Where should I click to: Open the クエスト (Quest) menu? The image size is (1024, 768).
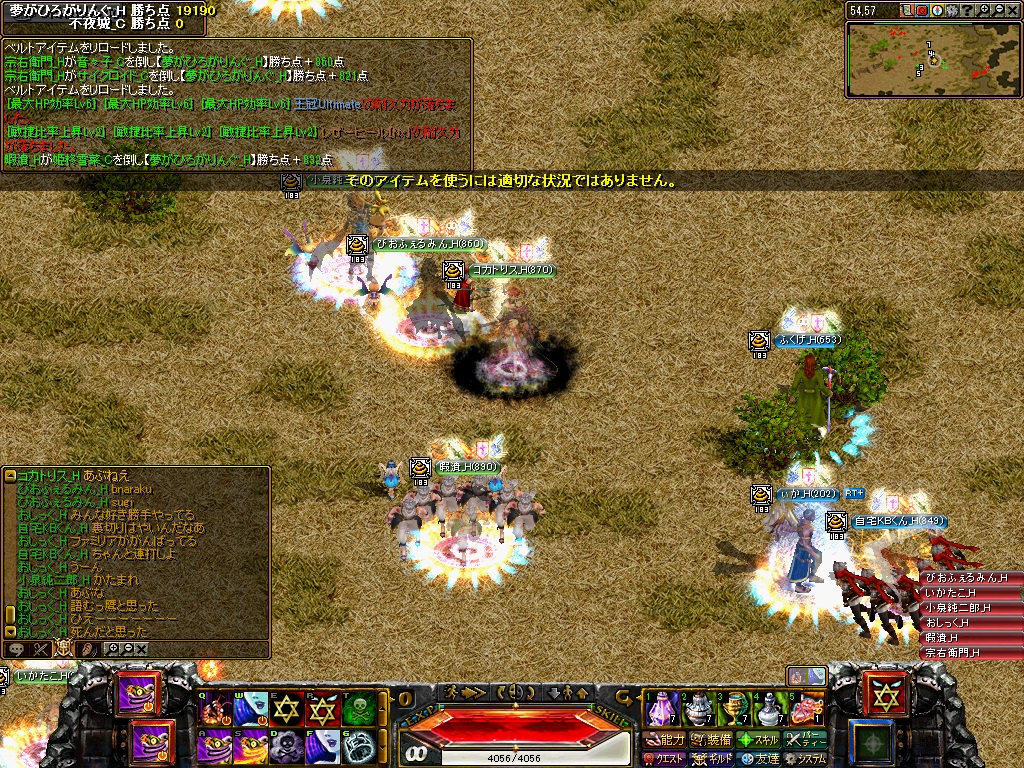664,759
